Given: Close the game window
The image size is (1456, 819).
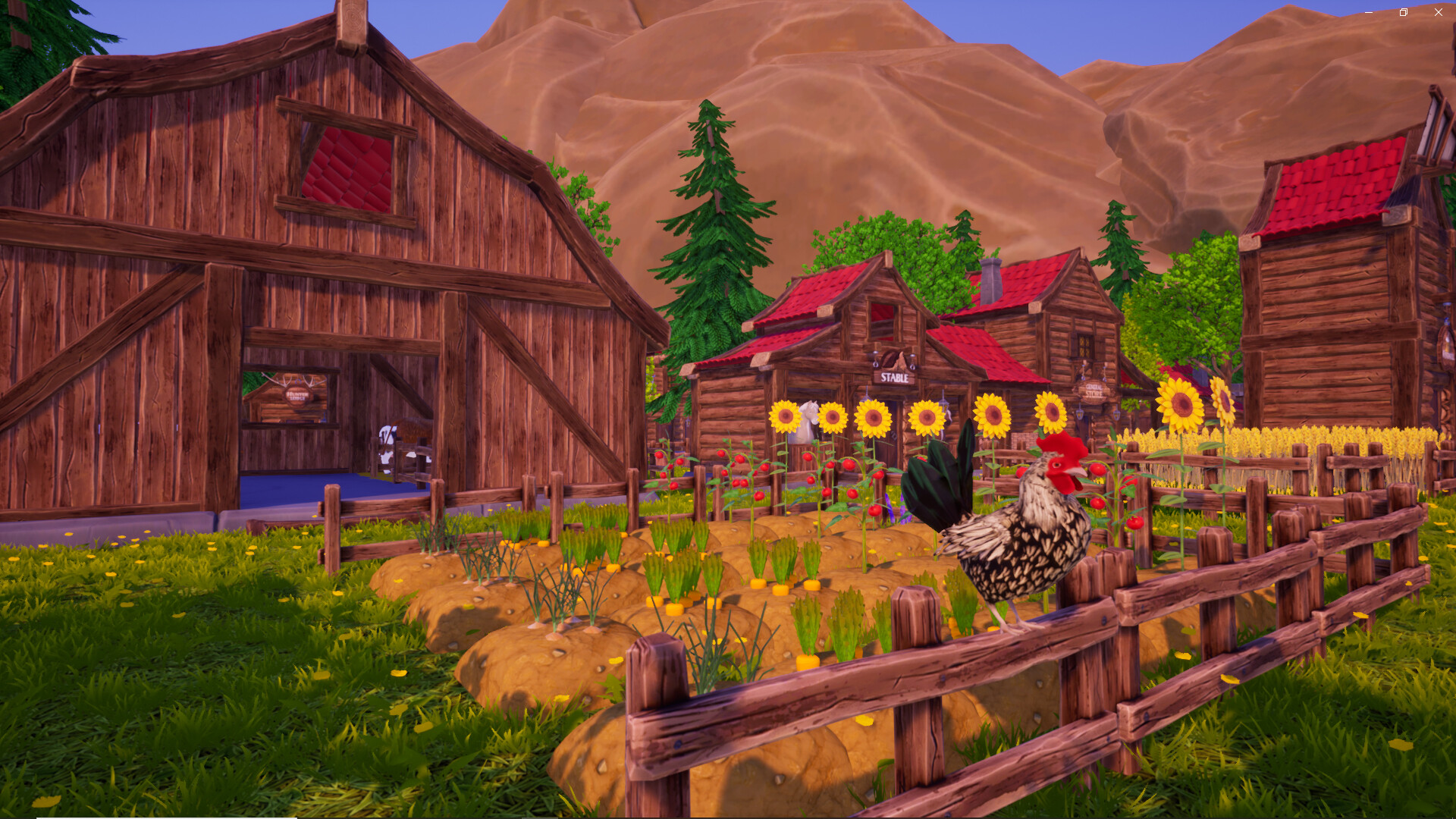Looking at the screenshot, I should tap(1438, 12).
